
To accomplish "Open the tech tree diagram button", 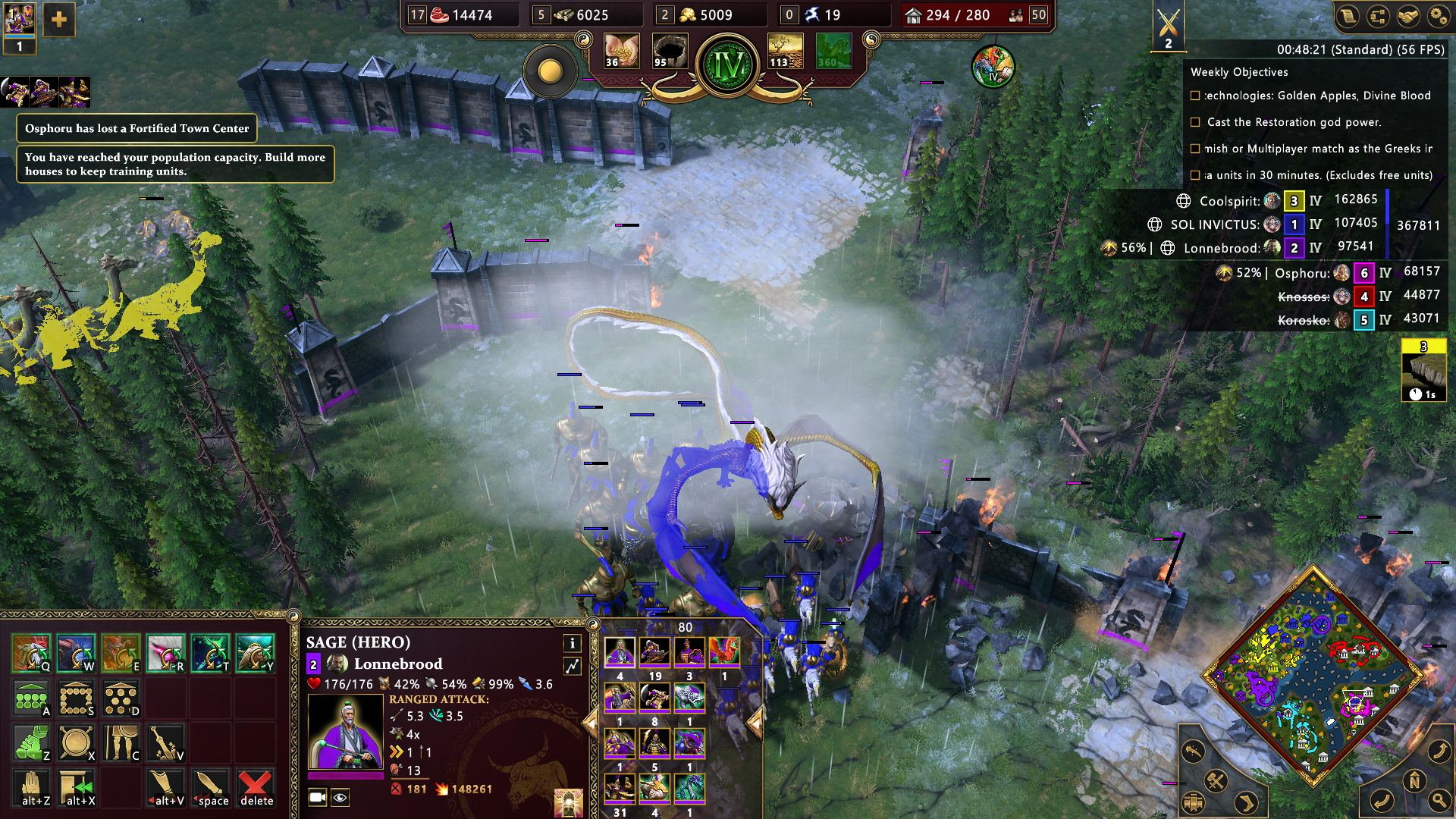I will [x=1378, y=17].
